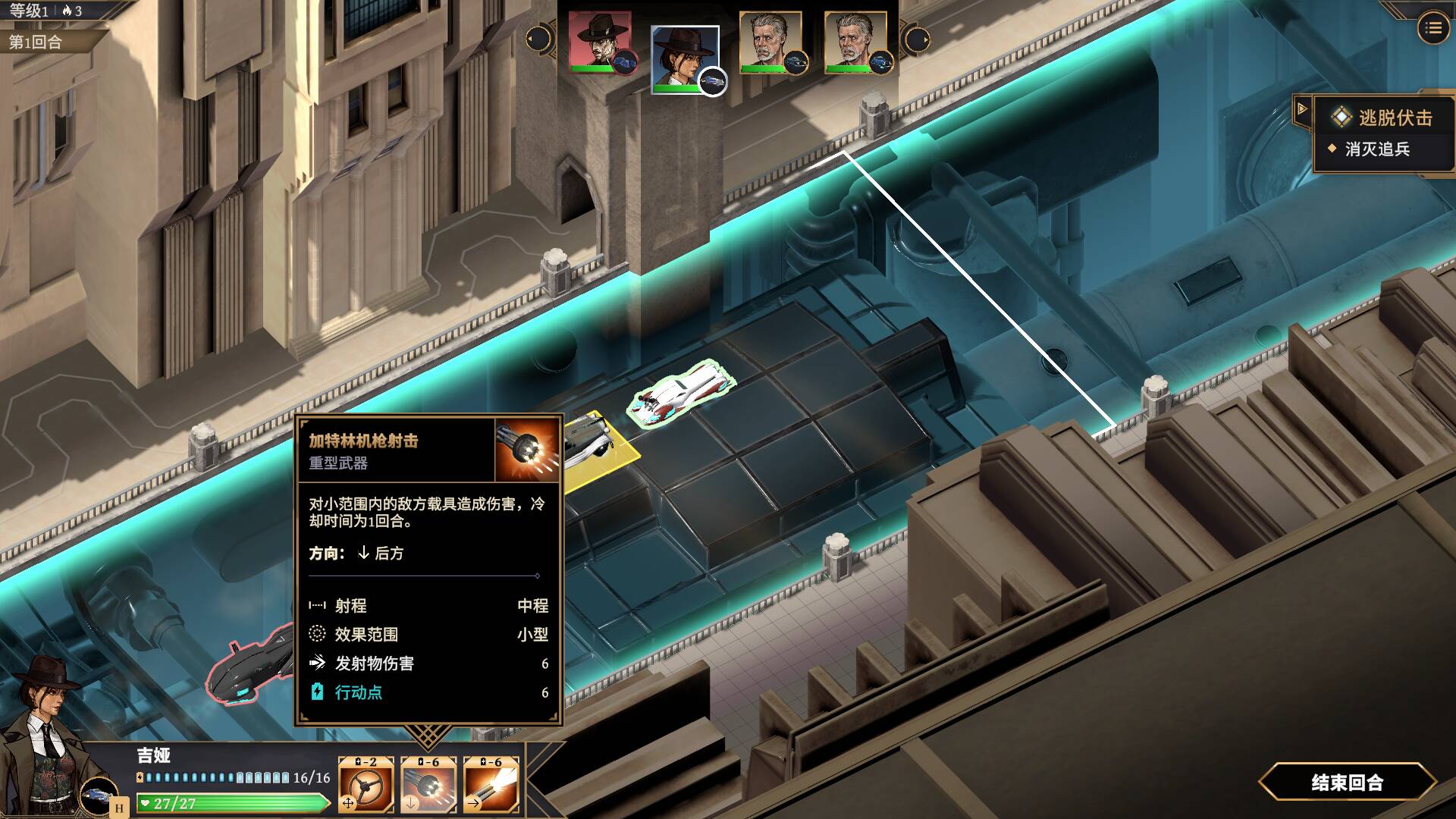Viewport: 1456px width, 819px height.
Task: Select the woman in hat turn-order portrait
Action: [684, 58]
